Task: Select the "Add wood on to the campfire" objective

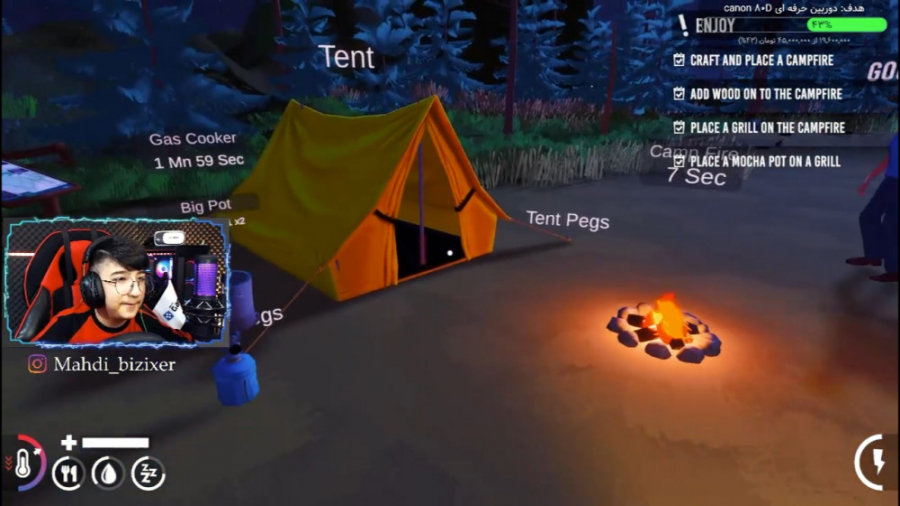Action: (765, 94)
